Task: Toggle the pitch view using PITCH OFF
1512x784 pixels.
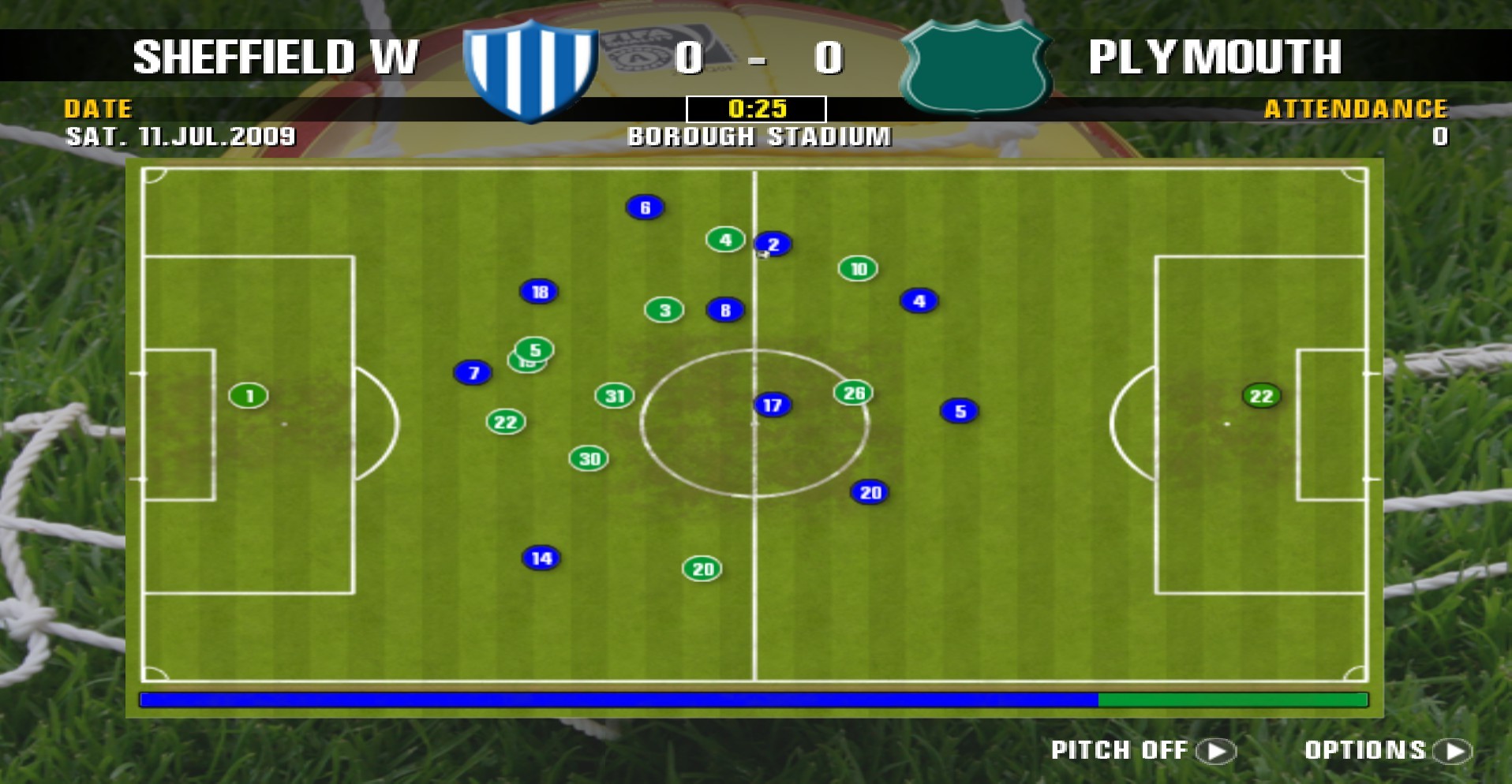Action: (x=1121, y=749)
